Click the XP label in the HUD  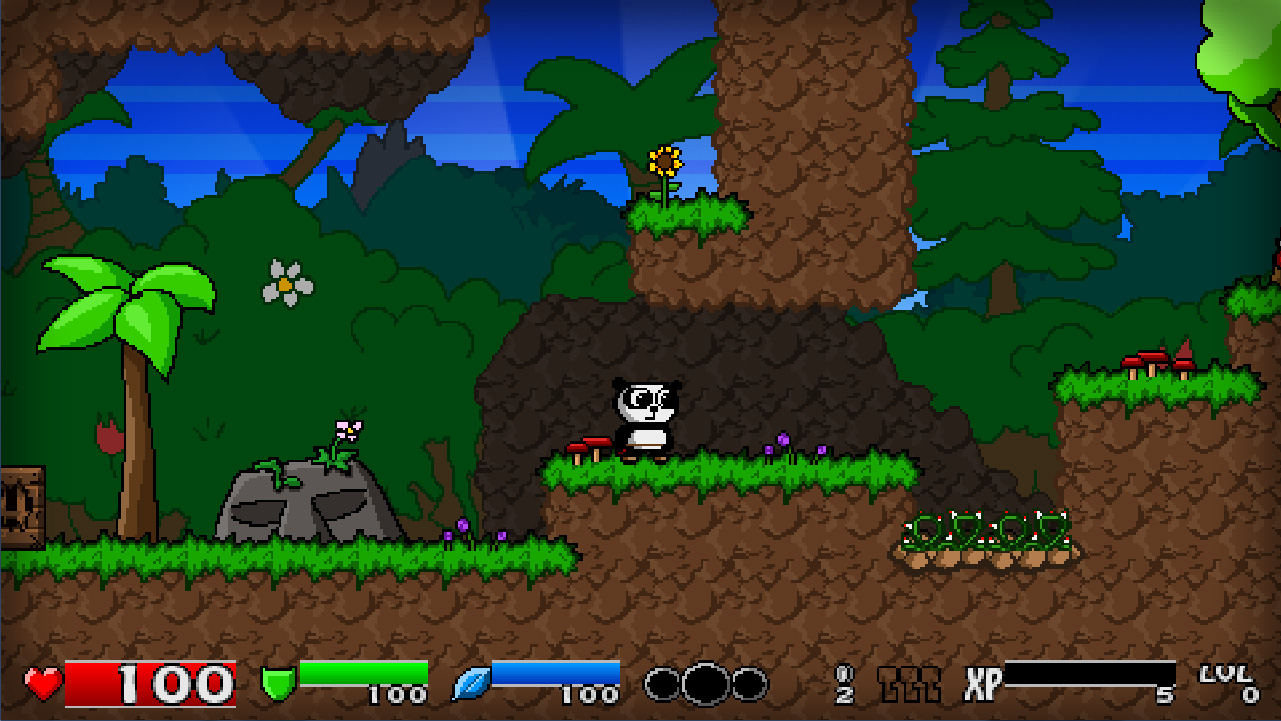tap(981, 684)
